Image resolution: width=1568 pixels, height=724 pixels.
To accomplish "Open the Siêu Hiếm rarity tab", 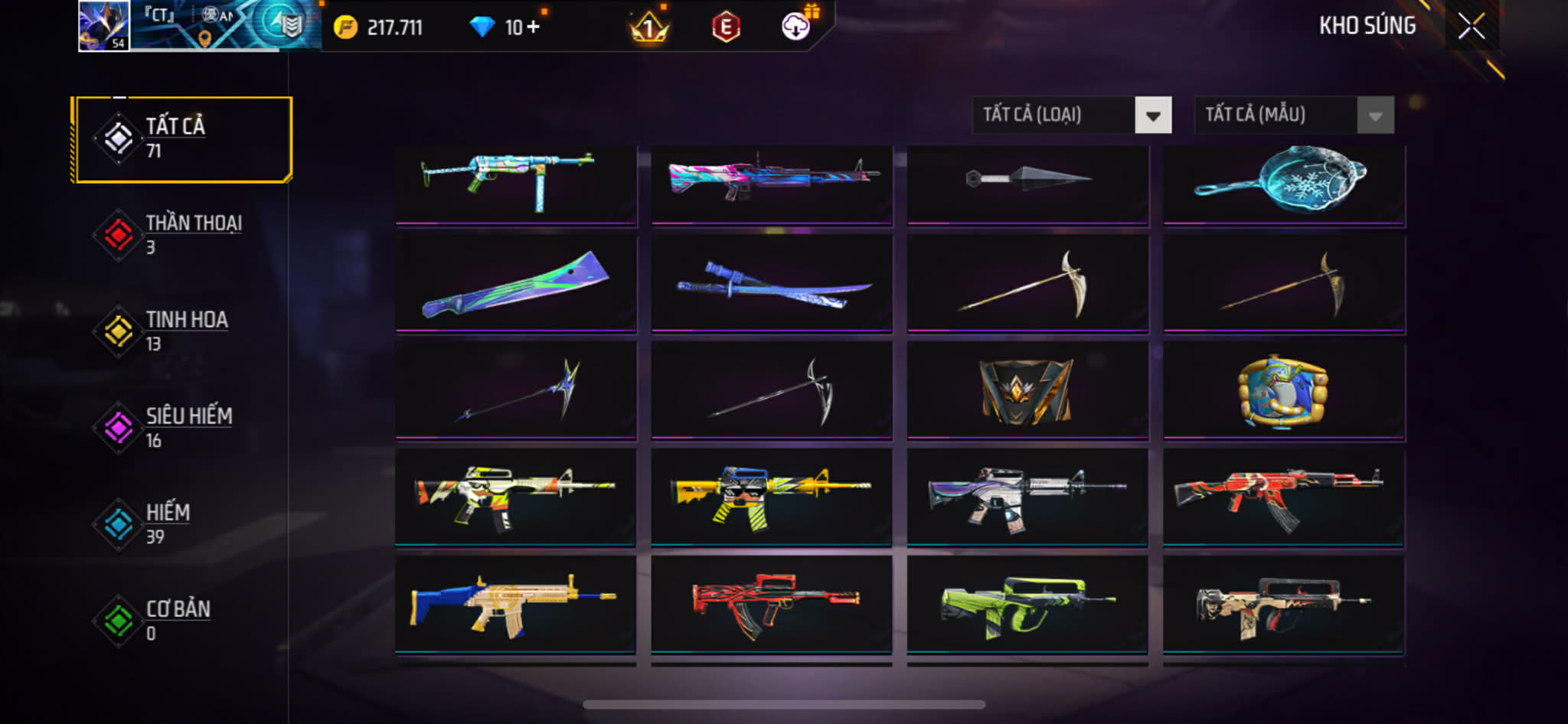I will (182, 427).
